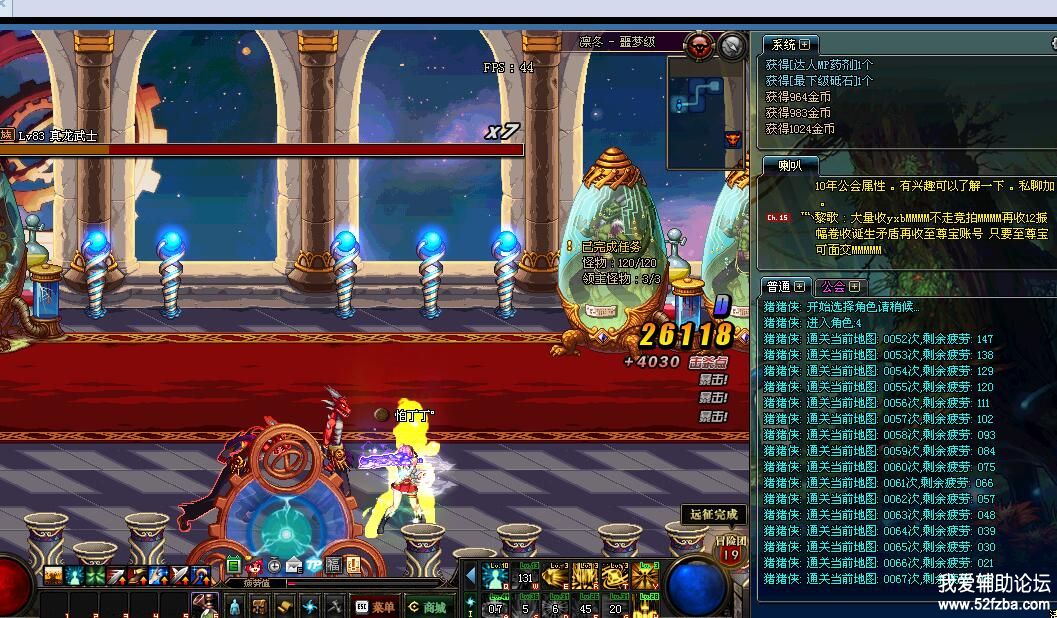
Task: Expand the plus box on 公会 tab
Action: point(854,287)
